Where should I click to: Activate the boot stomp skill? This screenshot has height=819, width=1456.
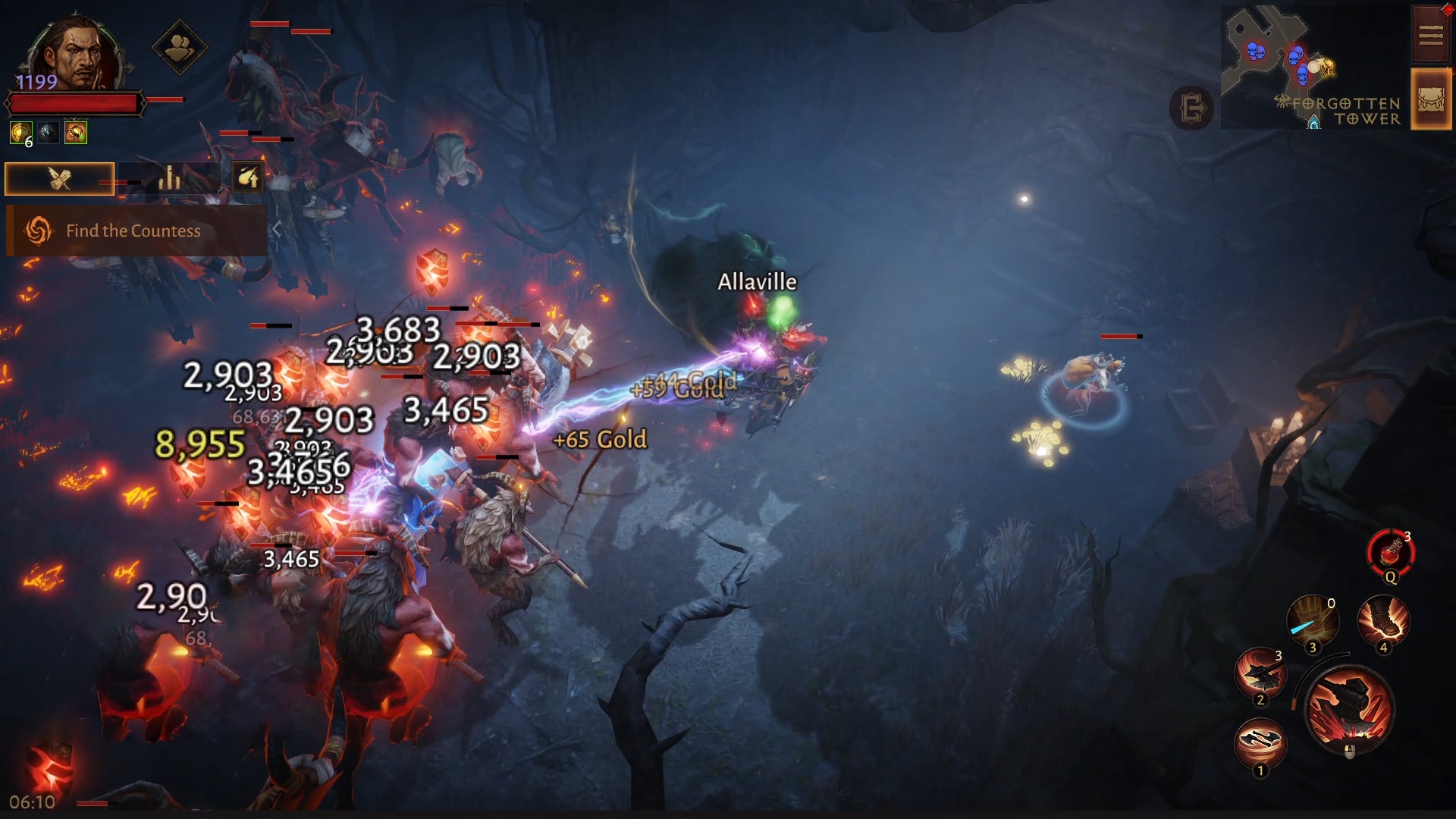[1383, 622]
